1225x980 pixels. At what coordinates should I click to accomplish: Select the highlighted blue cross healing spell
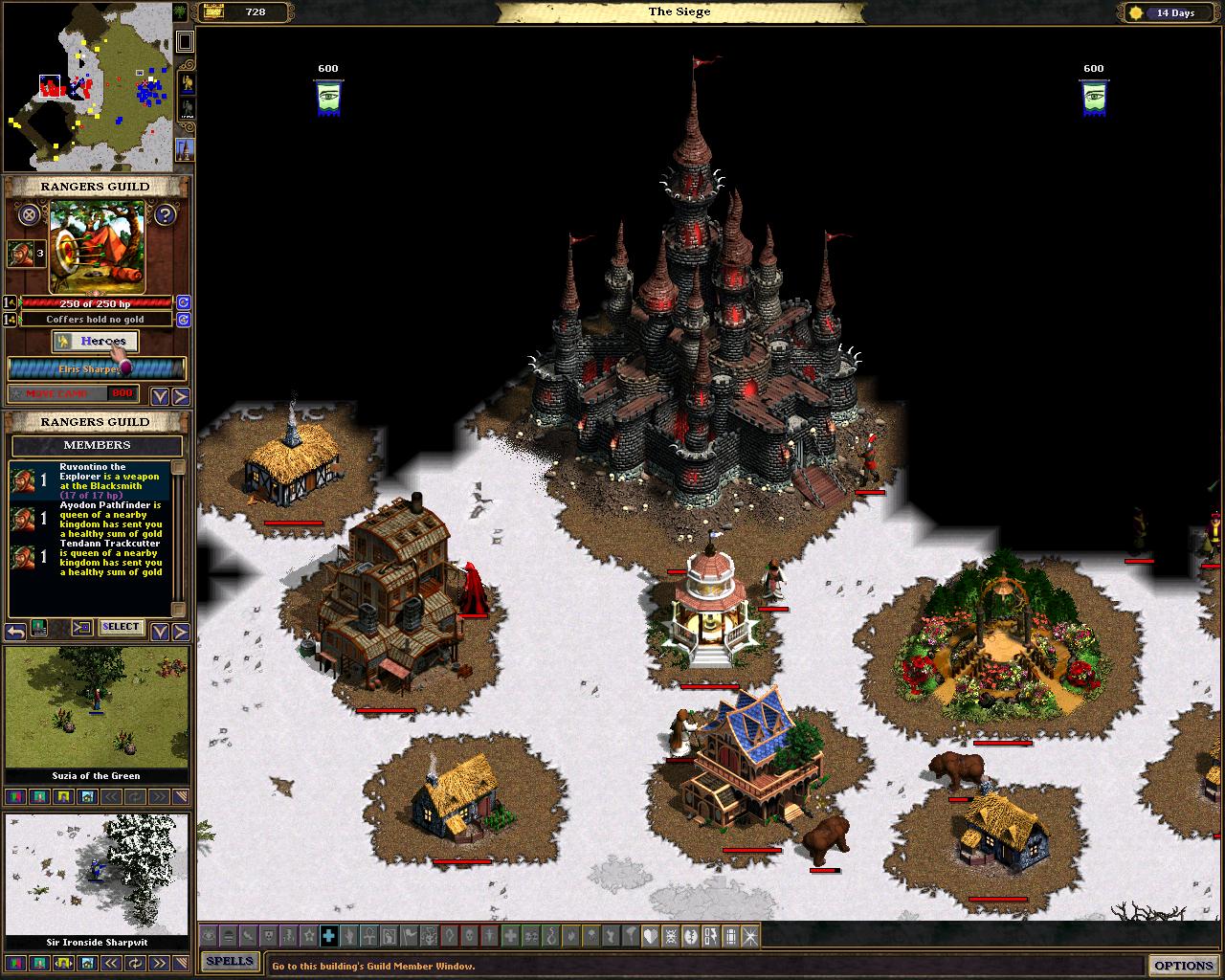tap(329, 937)
